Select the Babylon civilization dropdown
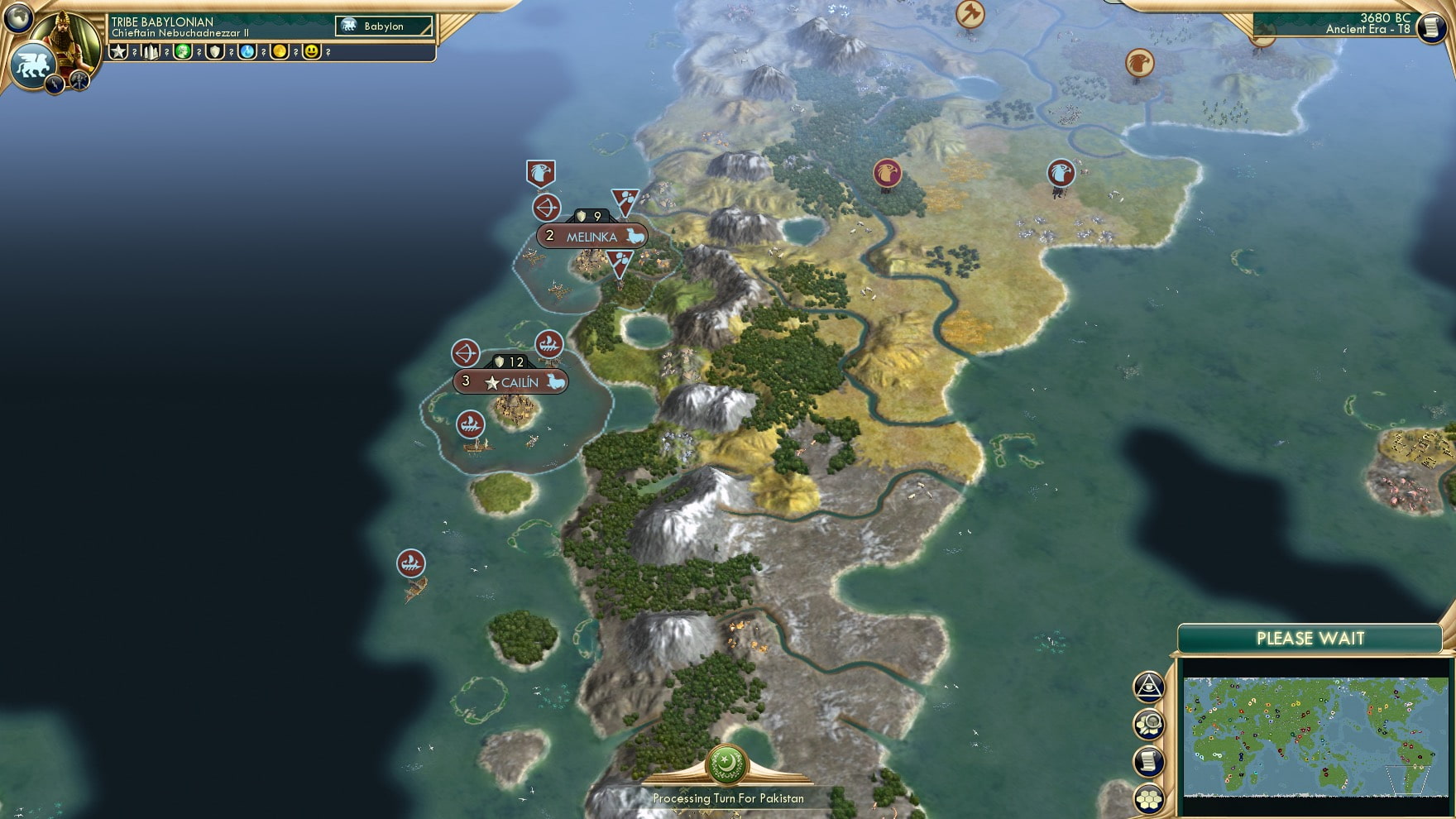The image size is (1456, 819). click(x=385, y=26)
